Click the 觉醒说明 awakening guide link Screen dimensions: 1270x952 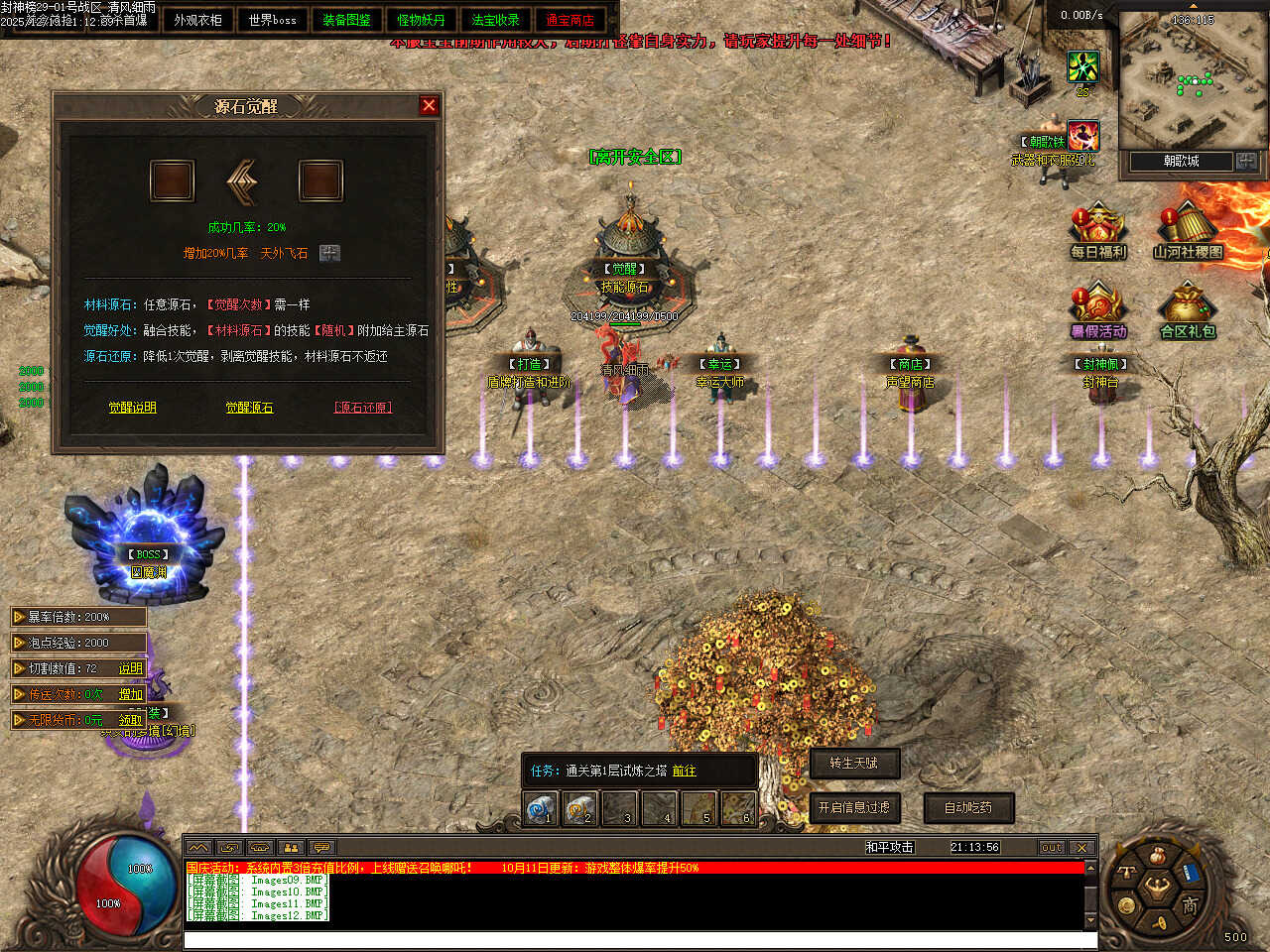(x=132, y=408)
